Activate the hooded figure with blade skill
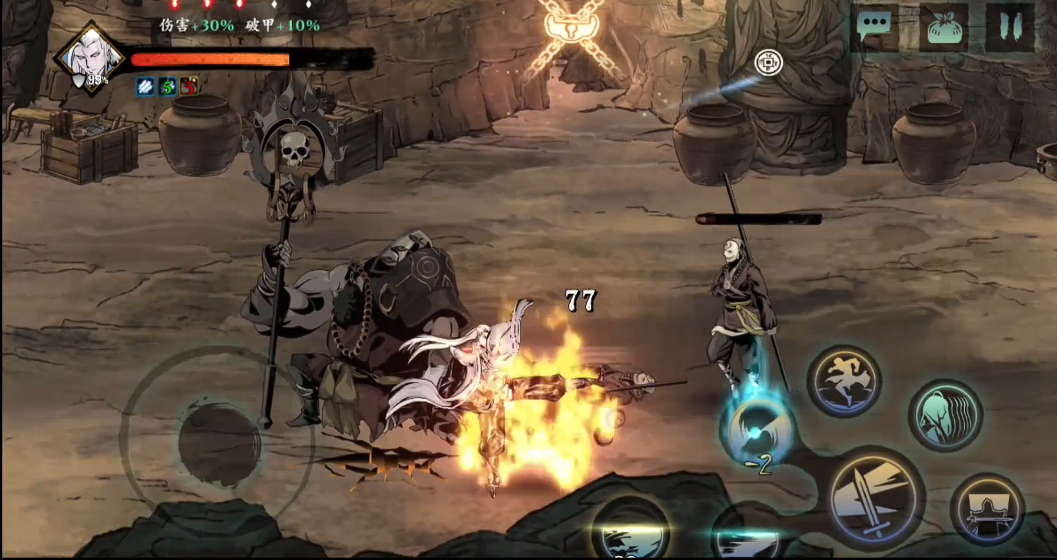 (x=986, y=511)
